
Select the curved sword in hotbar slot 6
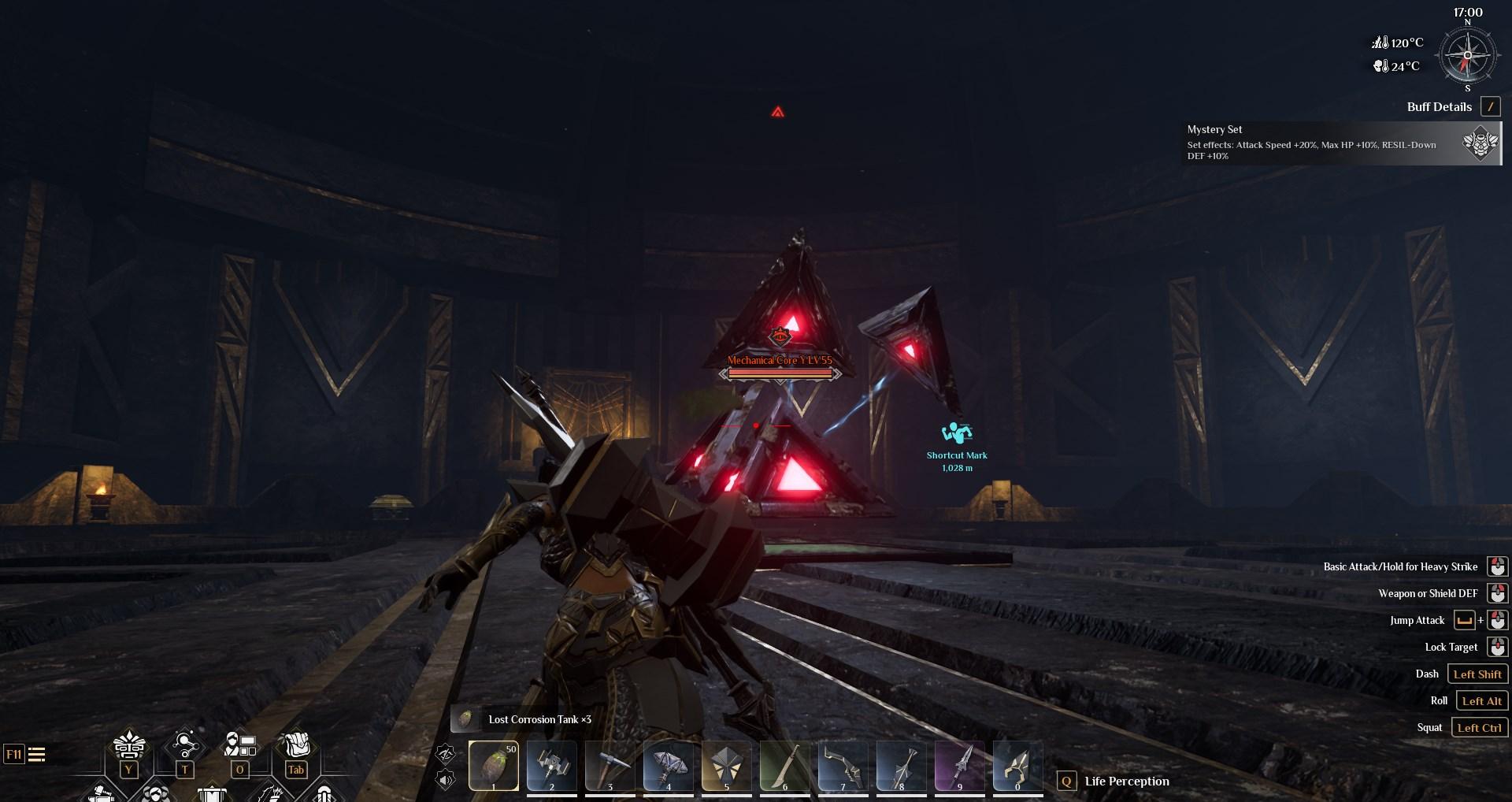[785, 765]
